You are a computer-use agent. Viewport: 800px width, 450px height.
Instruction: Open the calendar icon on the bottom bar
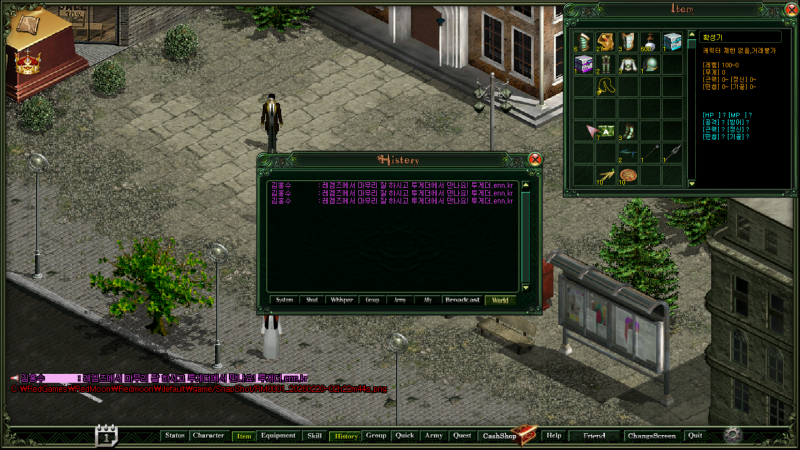pos(106,434)
